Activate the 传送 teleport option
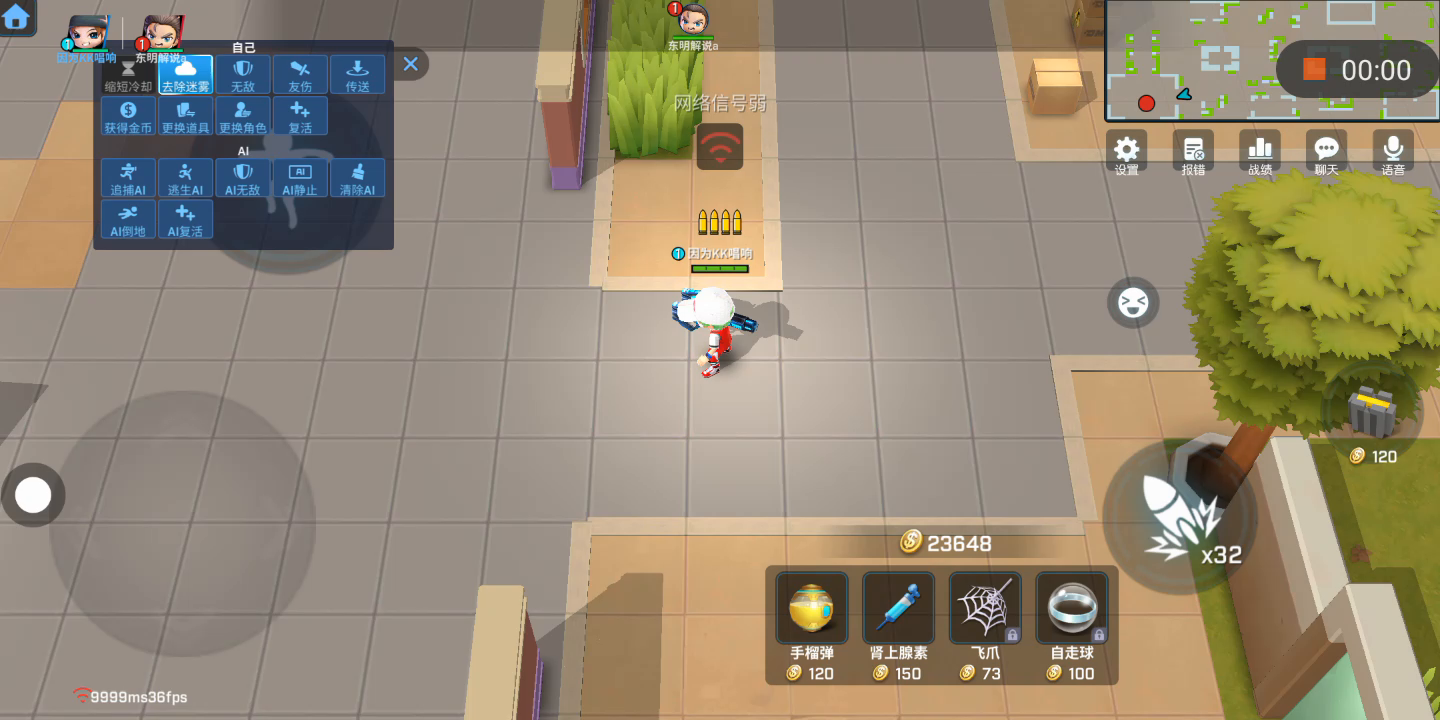Image resolution: width=1440 pixels, height=720 pixels. [x=357, y=75]
